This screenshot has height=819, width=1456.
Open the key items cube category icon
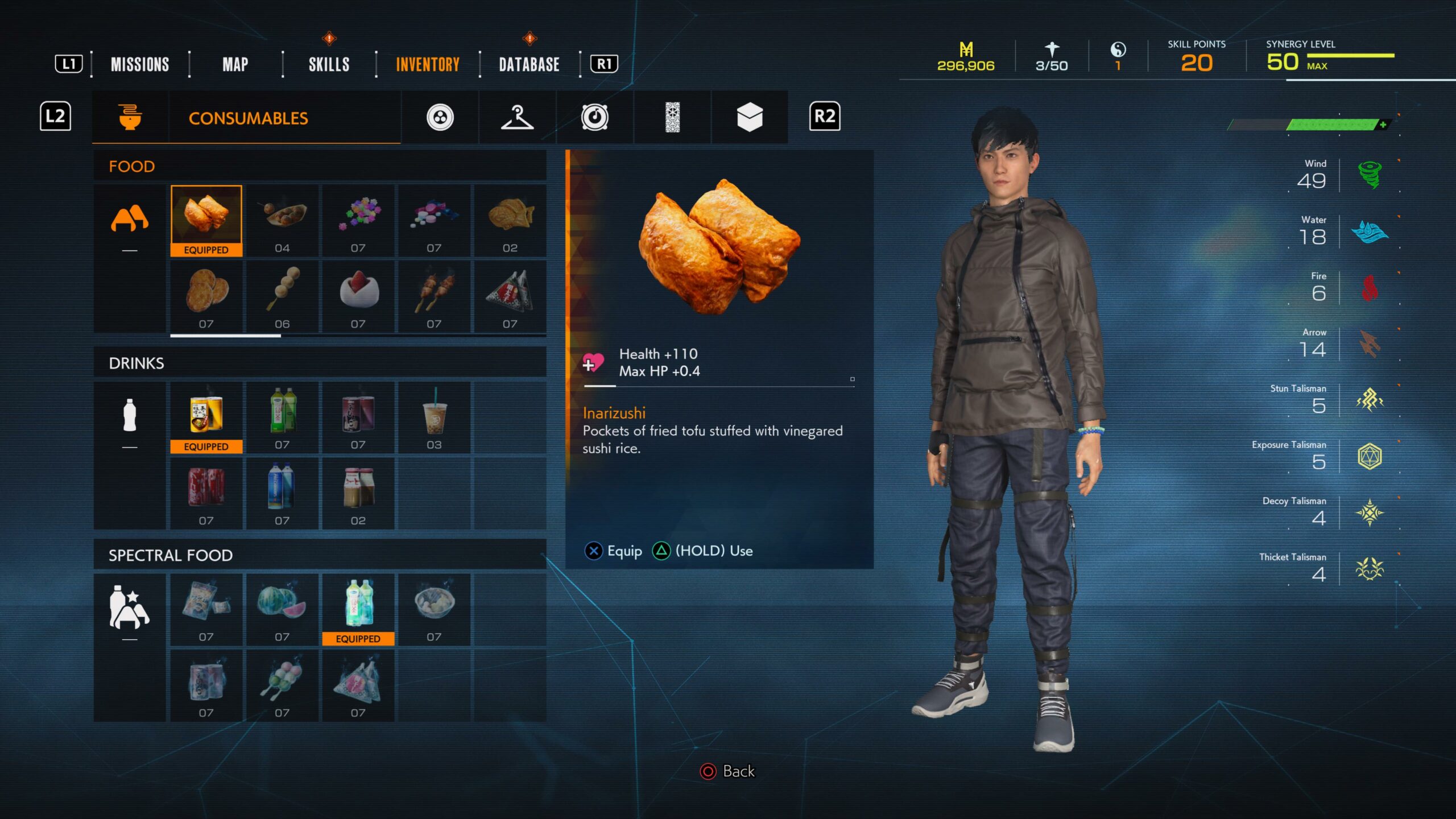(751, 117)
